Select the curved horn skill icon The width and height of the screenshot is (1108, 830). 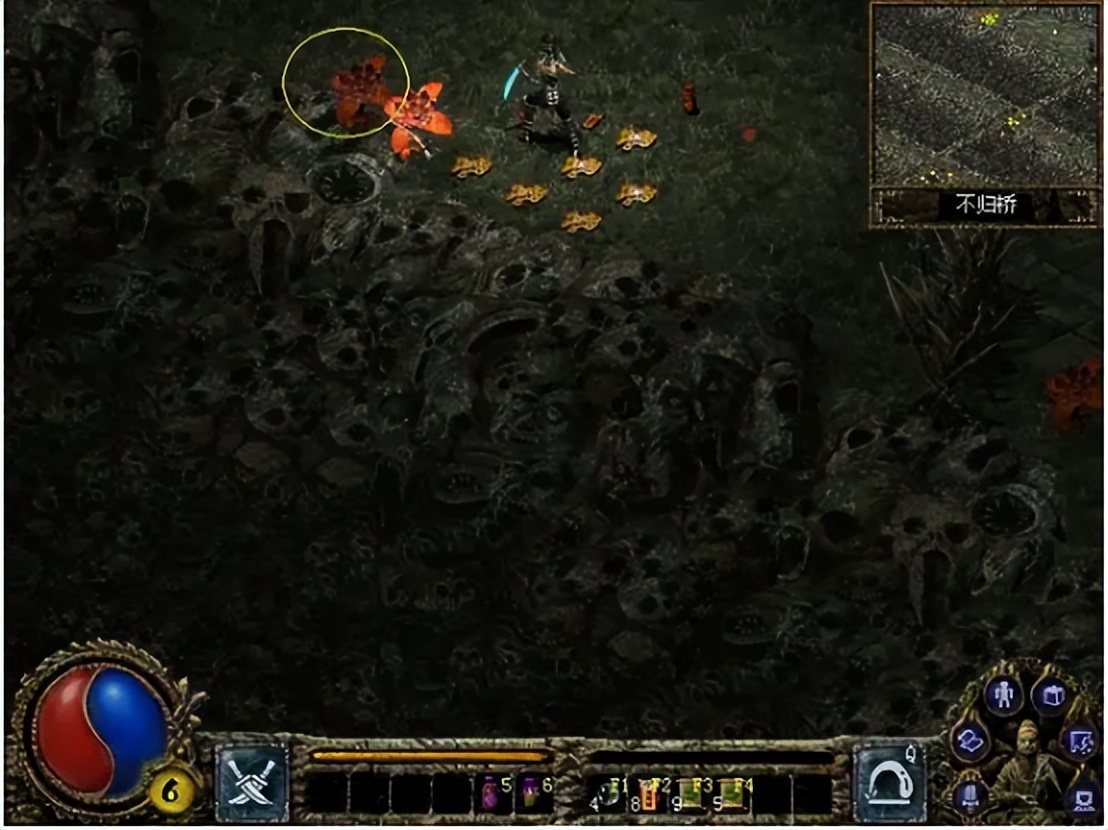(x=889, y=783)
